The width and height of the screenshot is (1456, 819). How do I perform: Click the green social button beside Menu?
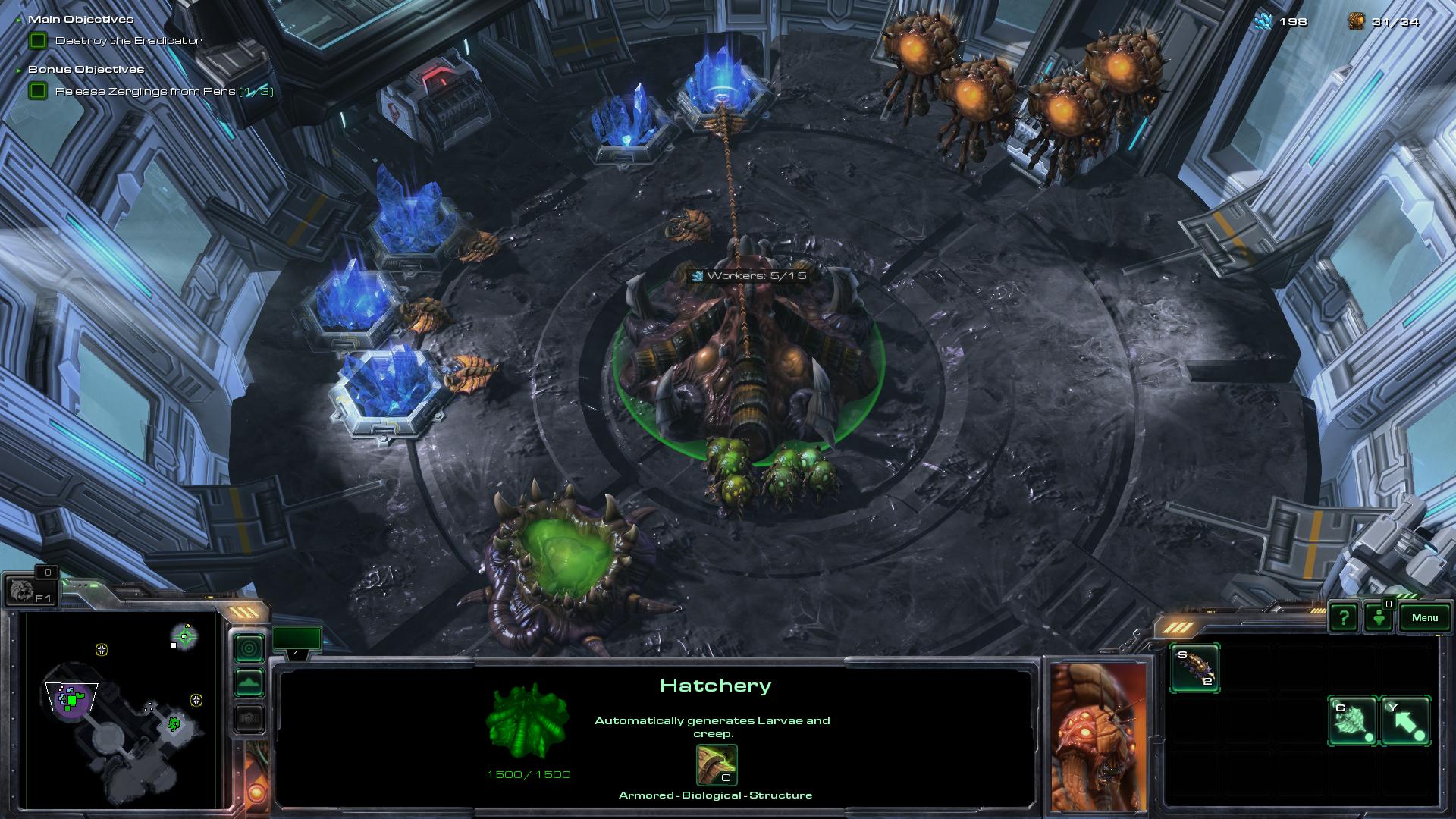[1379, 617]
